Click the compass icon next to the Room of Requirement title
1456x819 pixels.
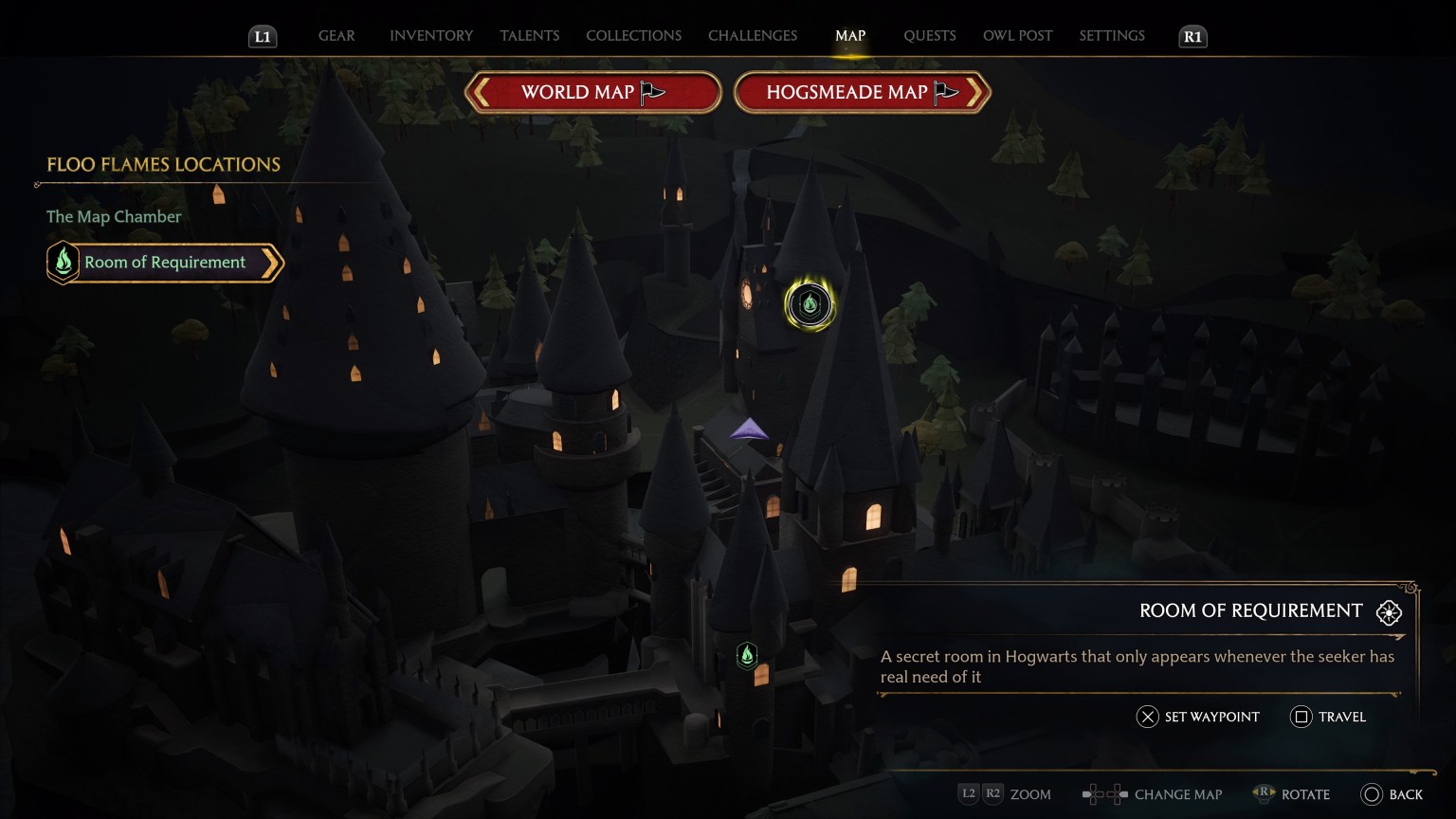(1389, 612)
